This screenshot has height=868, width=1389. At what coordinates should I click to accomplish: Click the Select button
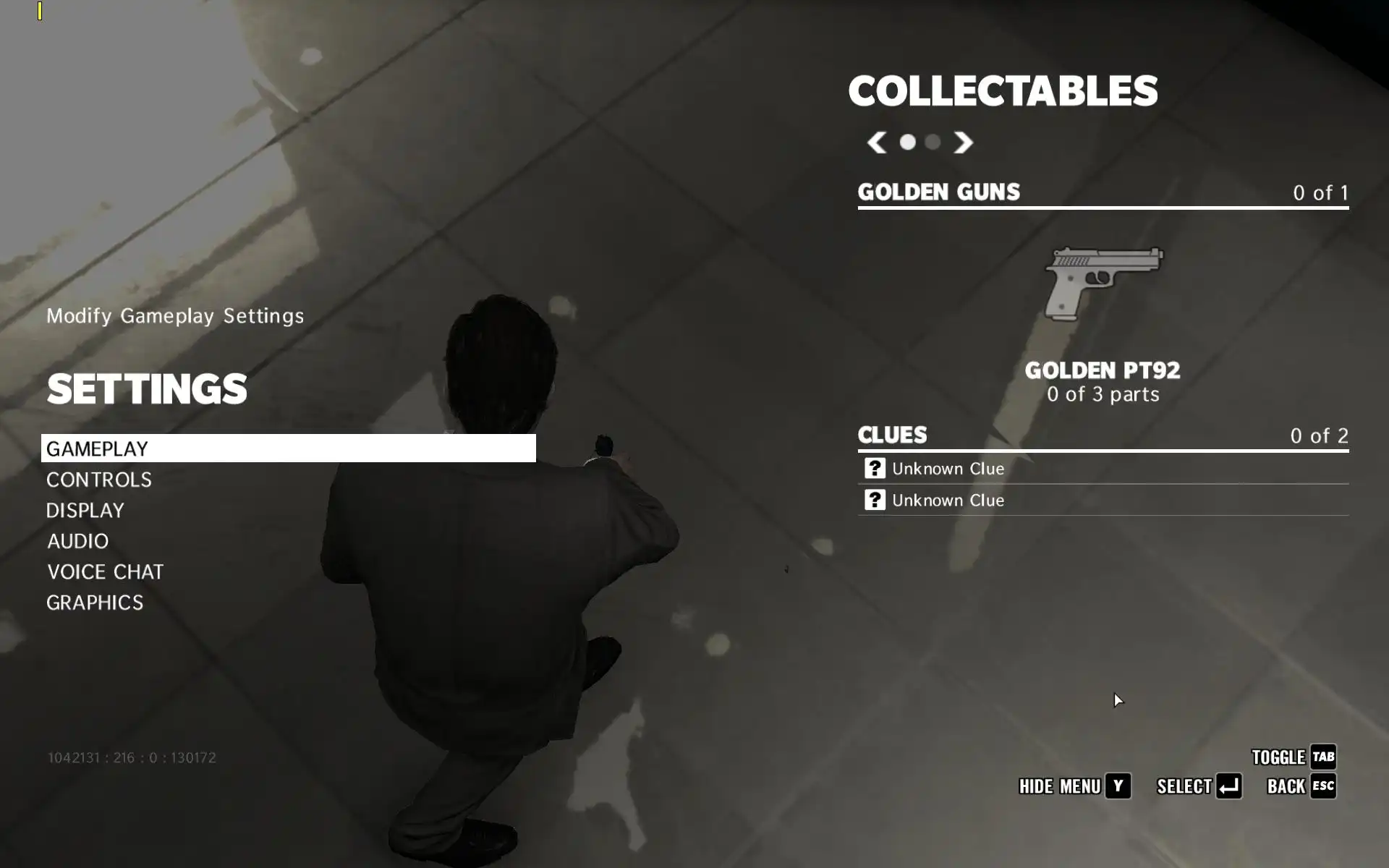1199,786
